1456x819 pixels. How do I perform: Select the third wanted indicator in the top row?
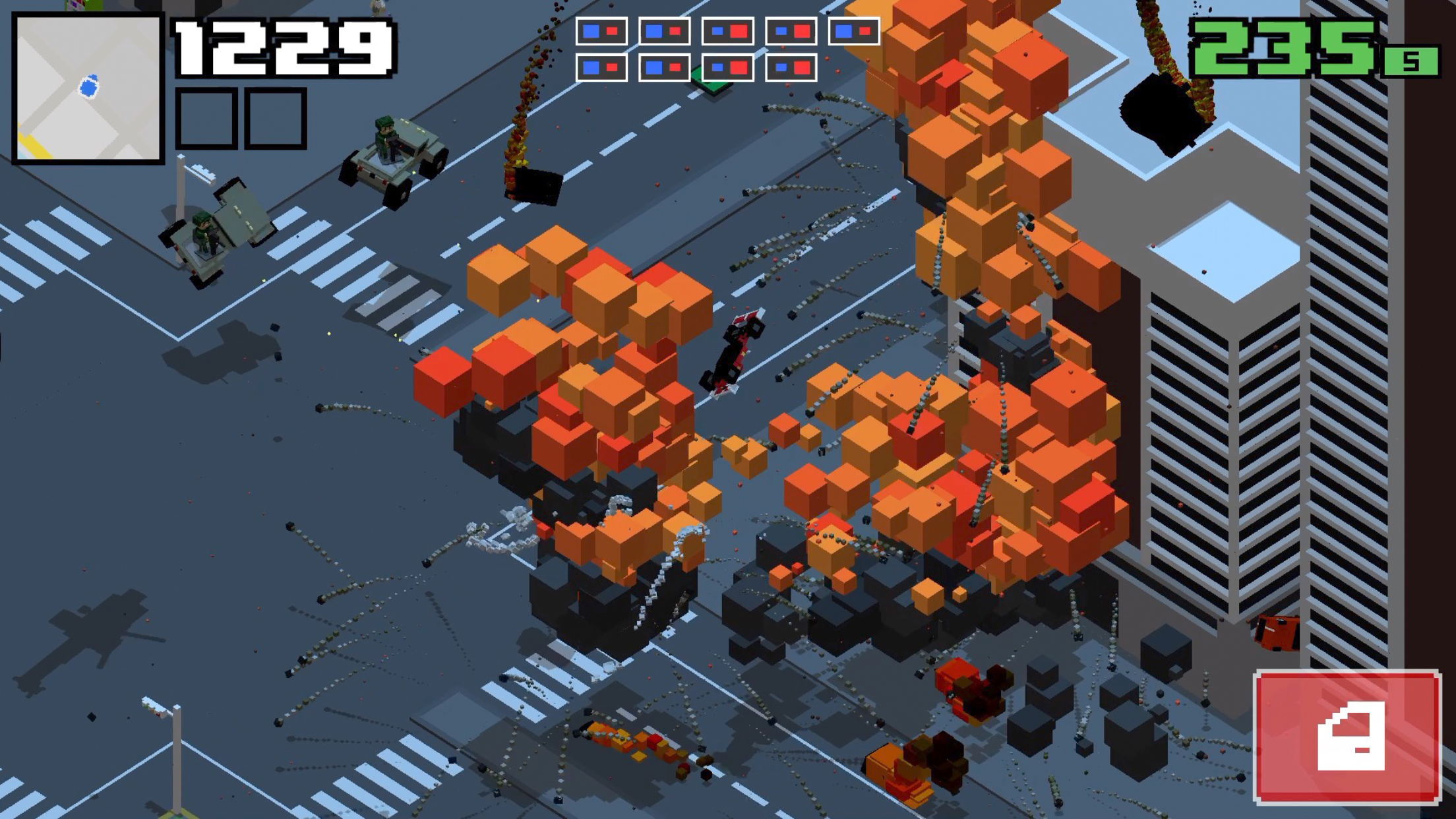pos(727,31)
